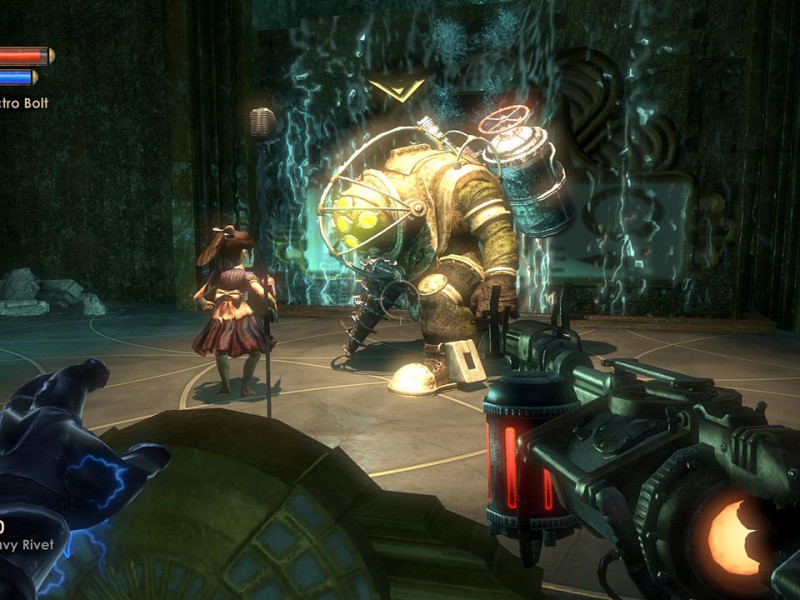Select the Heavy Rivet ammo type label
This screenshot has width=800, height=600.
point(27,546)
